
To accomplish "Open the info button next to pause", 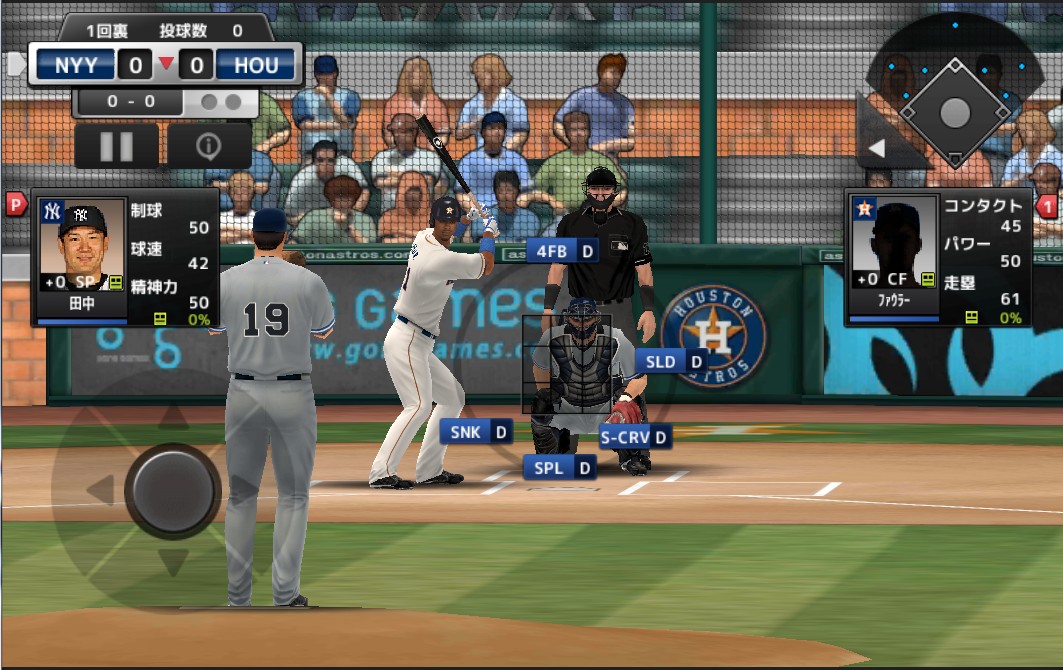I will click(x=208, y=146).
